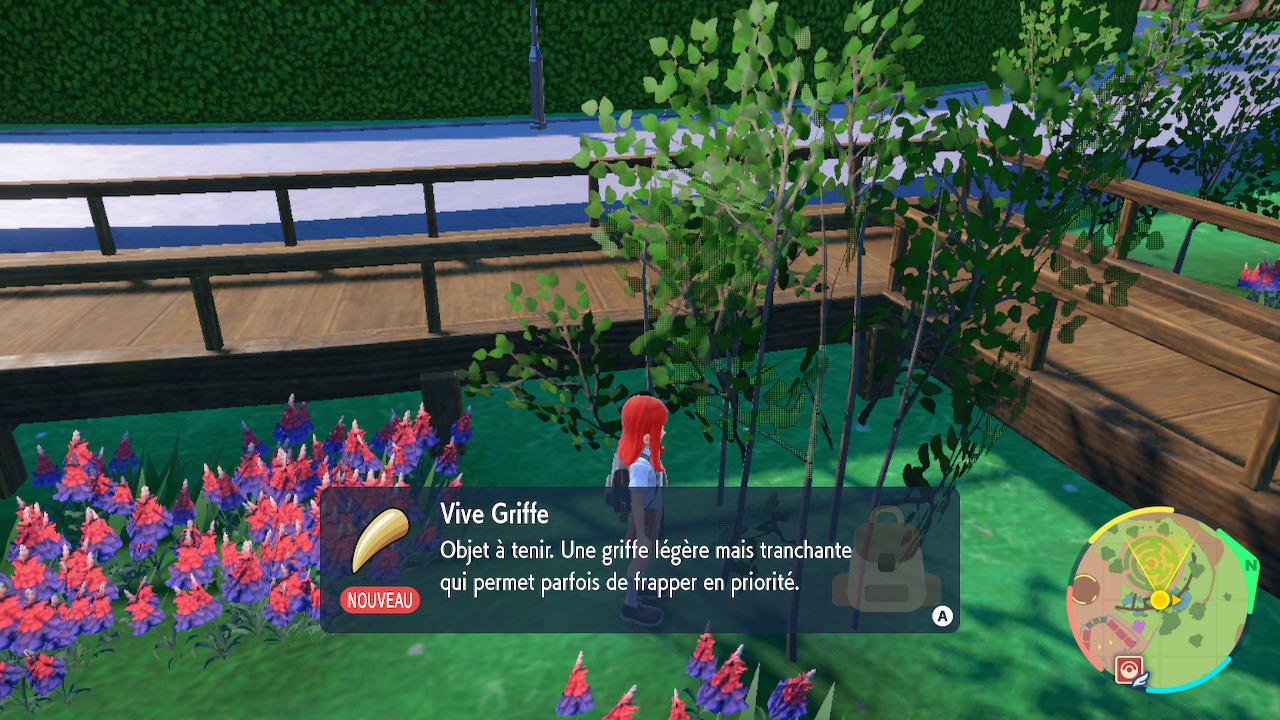
Task: Click the green north compass indicator
Action: (x=1249, y=566)
